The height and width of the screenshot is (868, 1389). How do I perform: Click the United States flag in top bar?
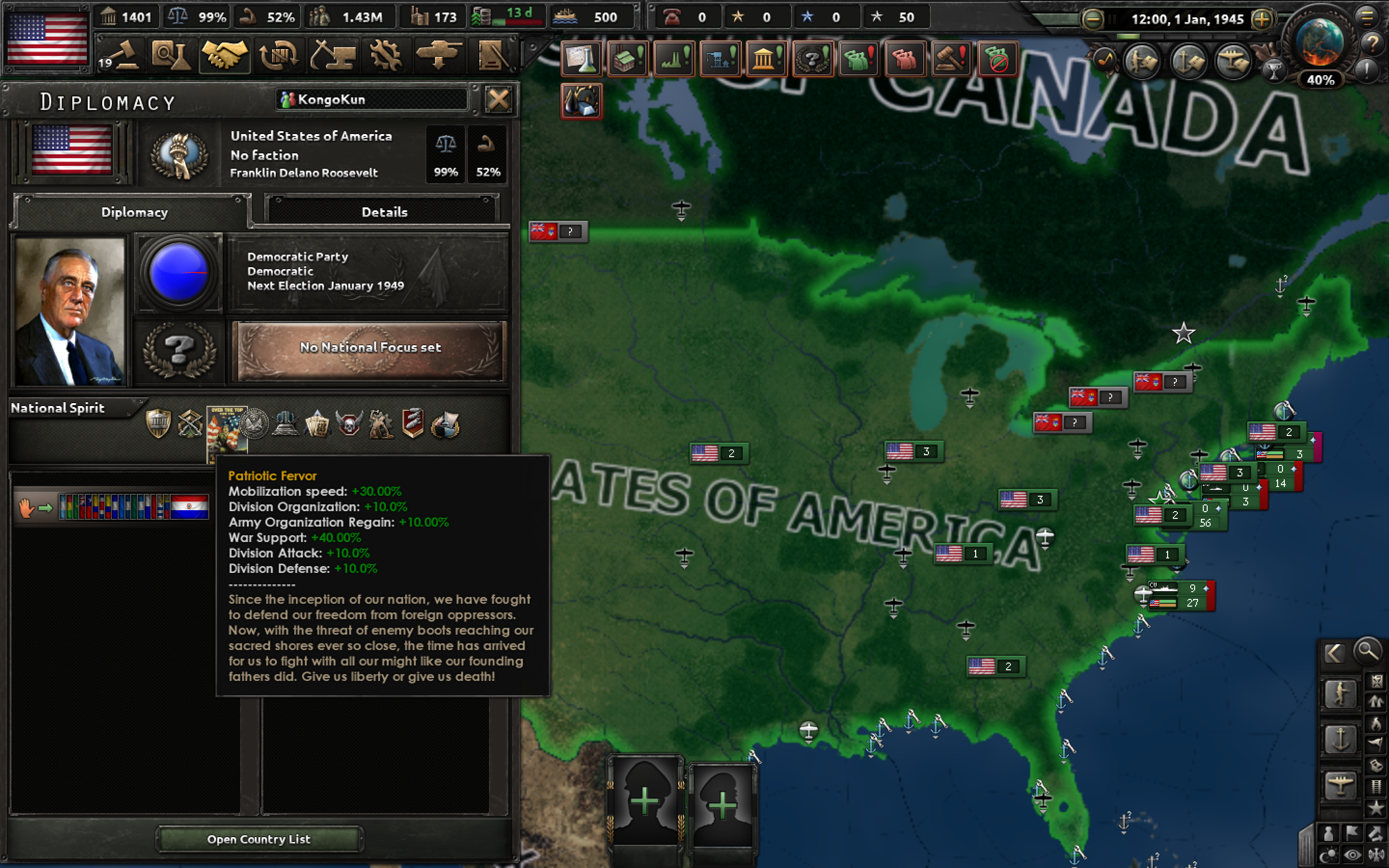[x=47, y=38]
